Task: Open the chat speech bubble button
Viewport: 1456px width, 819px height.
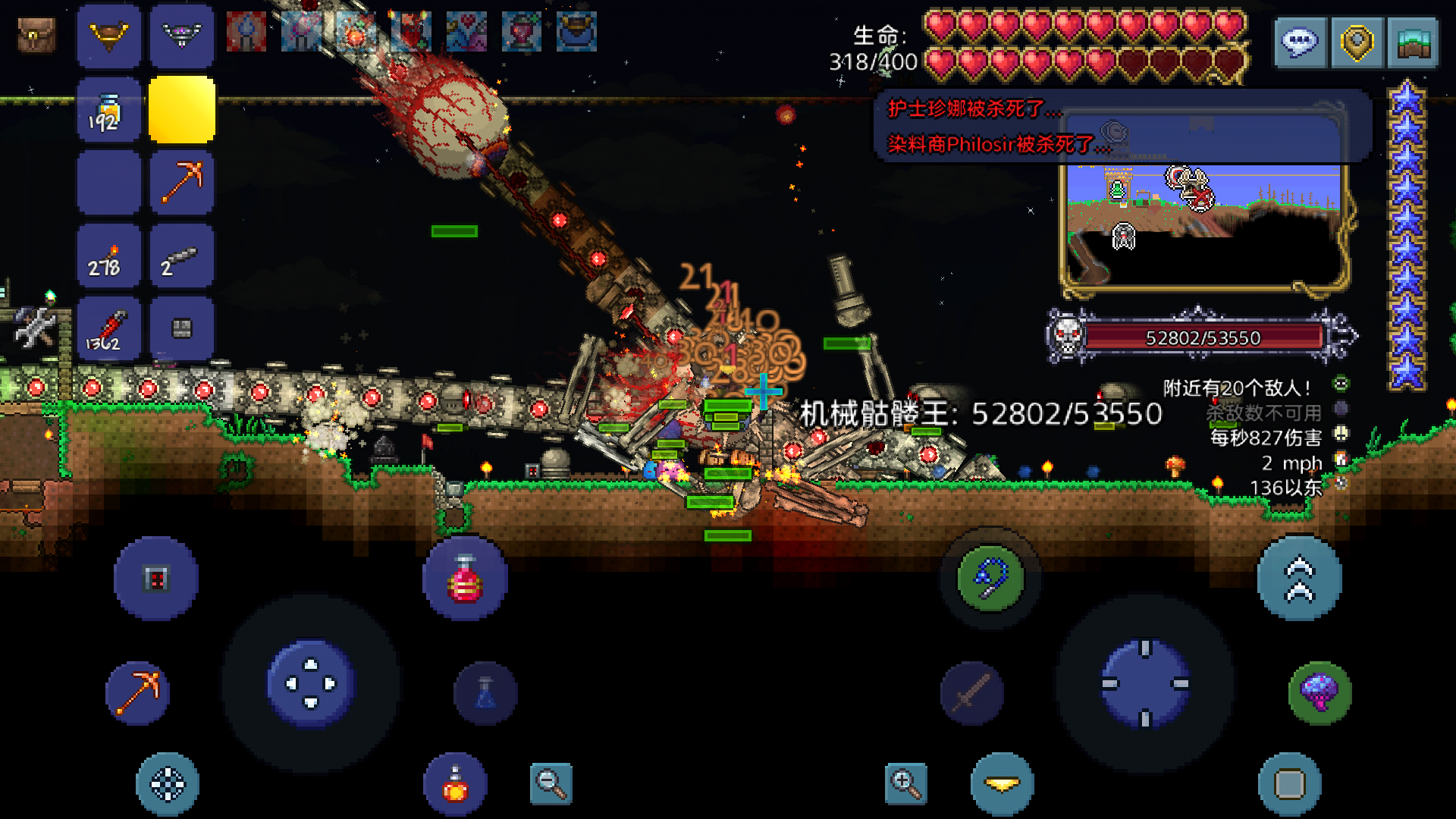Action: [1299, 43]
